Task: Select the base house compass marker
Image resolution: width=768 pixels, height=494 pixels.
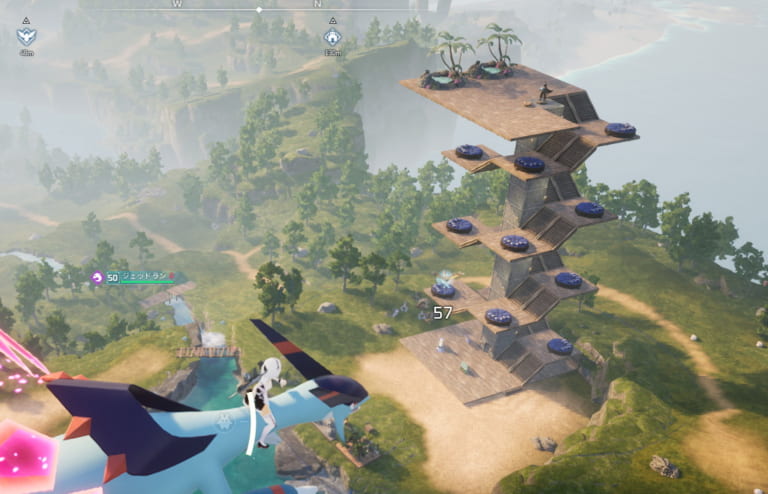Action: click(x=332, y=36)
